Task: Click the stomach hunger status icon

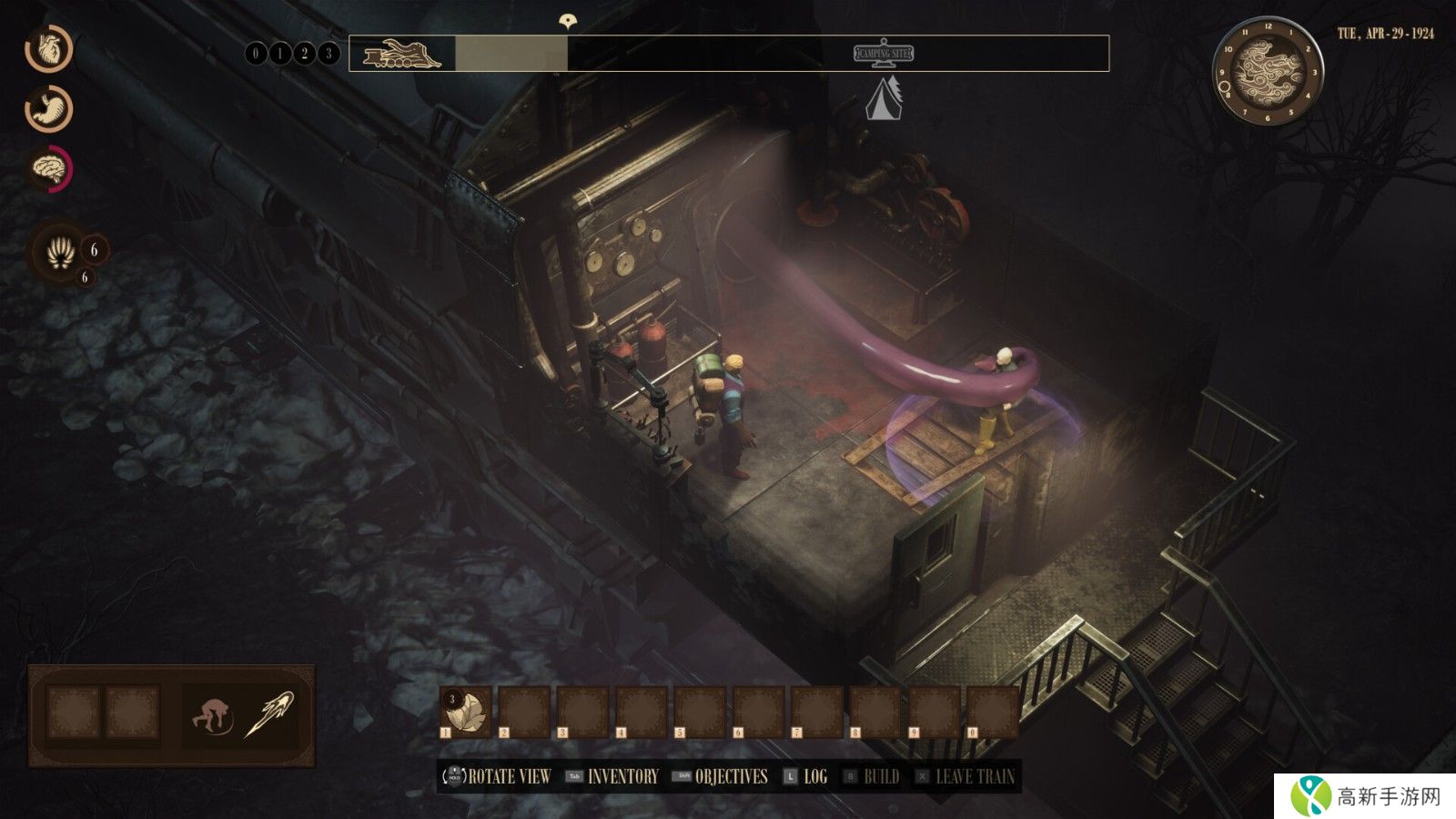Action: click(x=49, y=108)
